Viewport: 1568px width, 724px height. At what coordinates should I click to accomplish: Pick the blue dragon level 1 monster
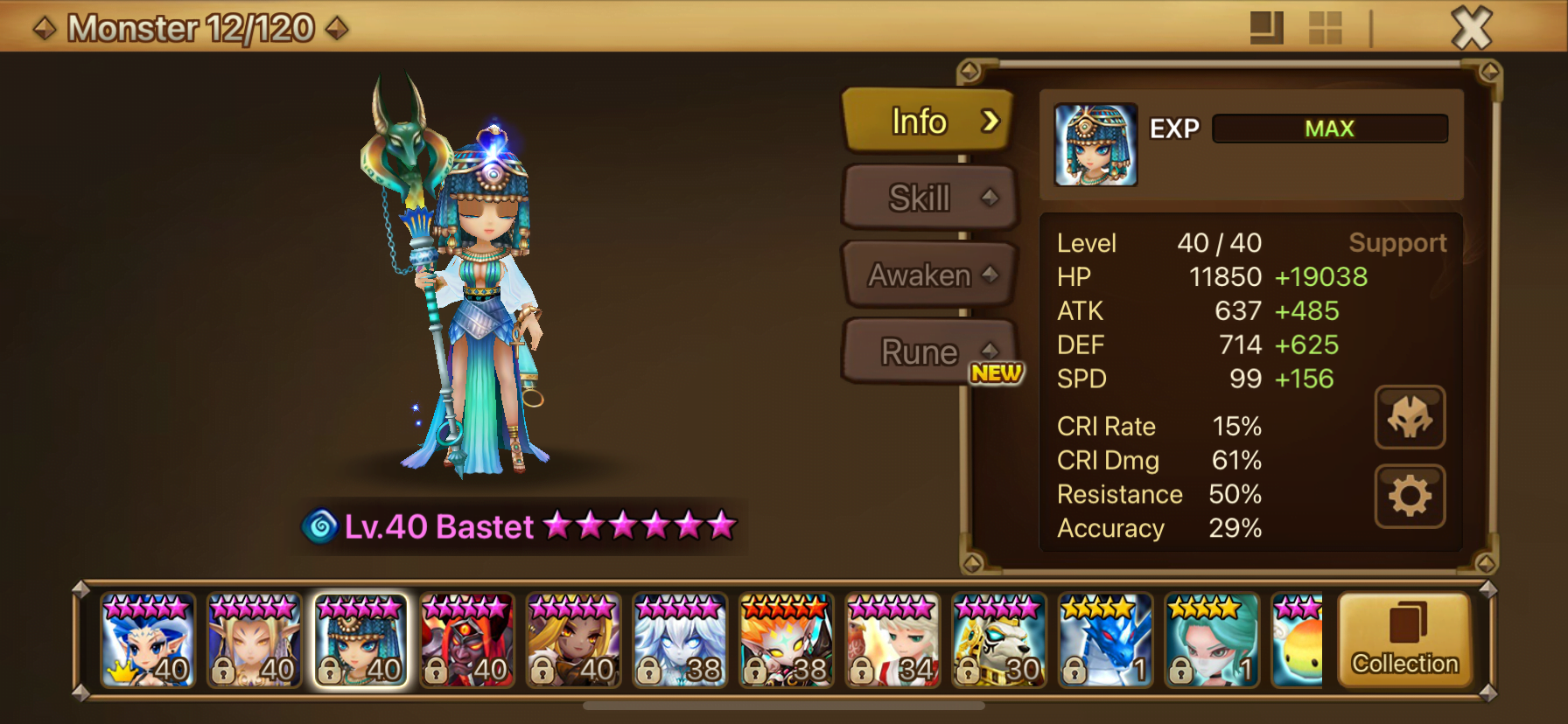tap(1105, 641)
